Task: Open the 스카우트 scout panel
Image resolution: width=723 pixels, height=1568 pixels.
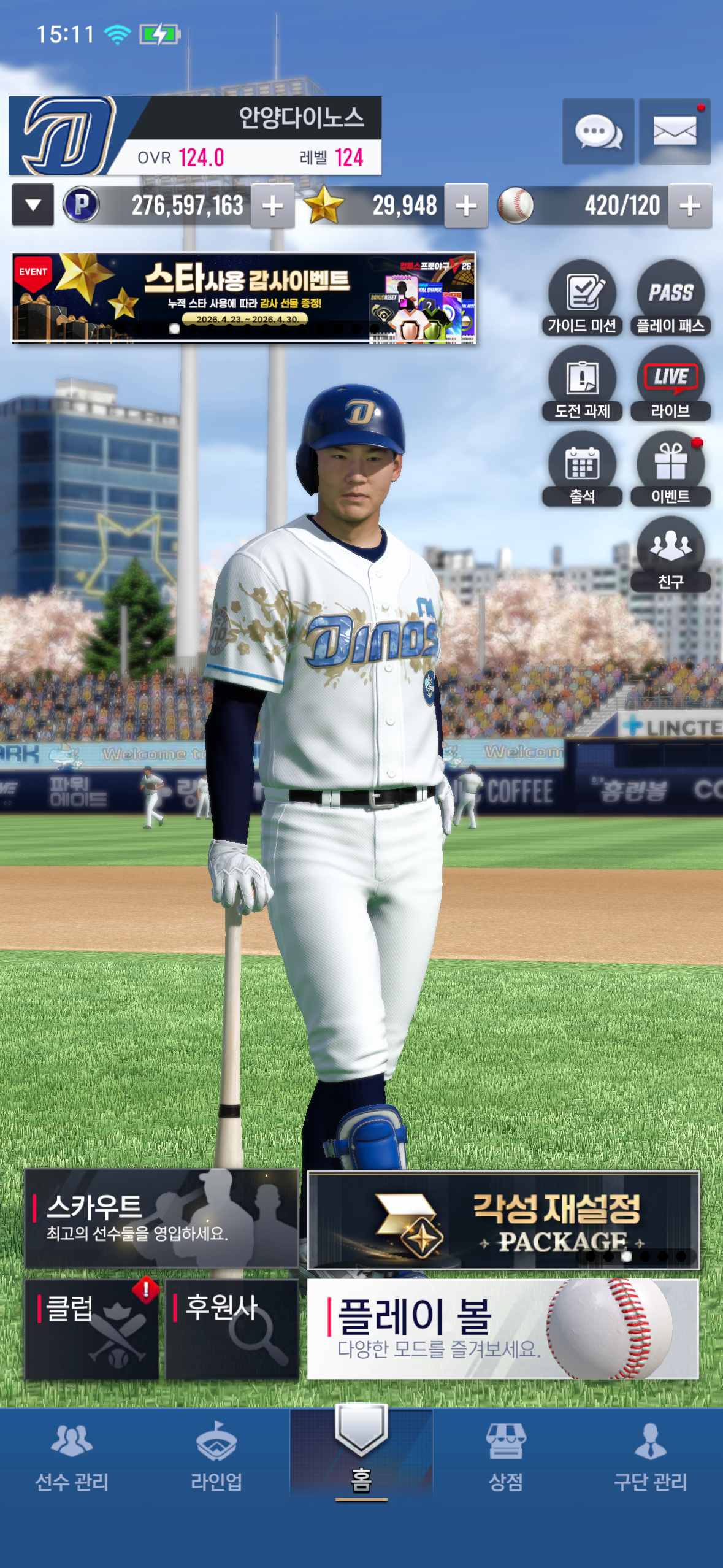Action: tap(161, 1218)
